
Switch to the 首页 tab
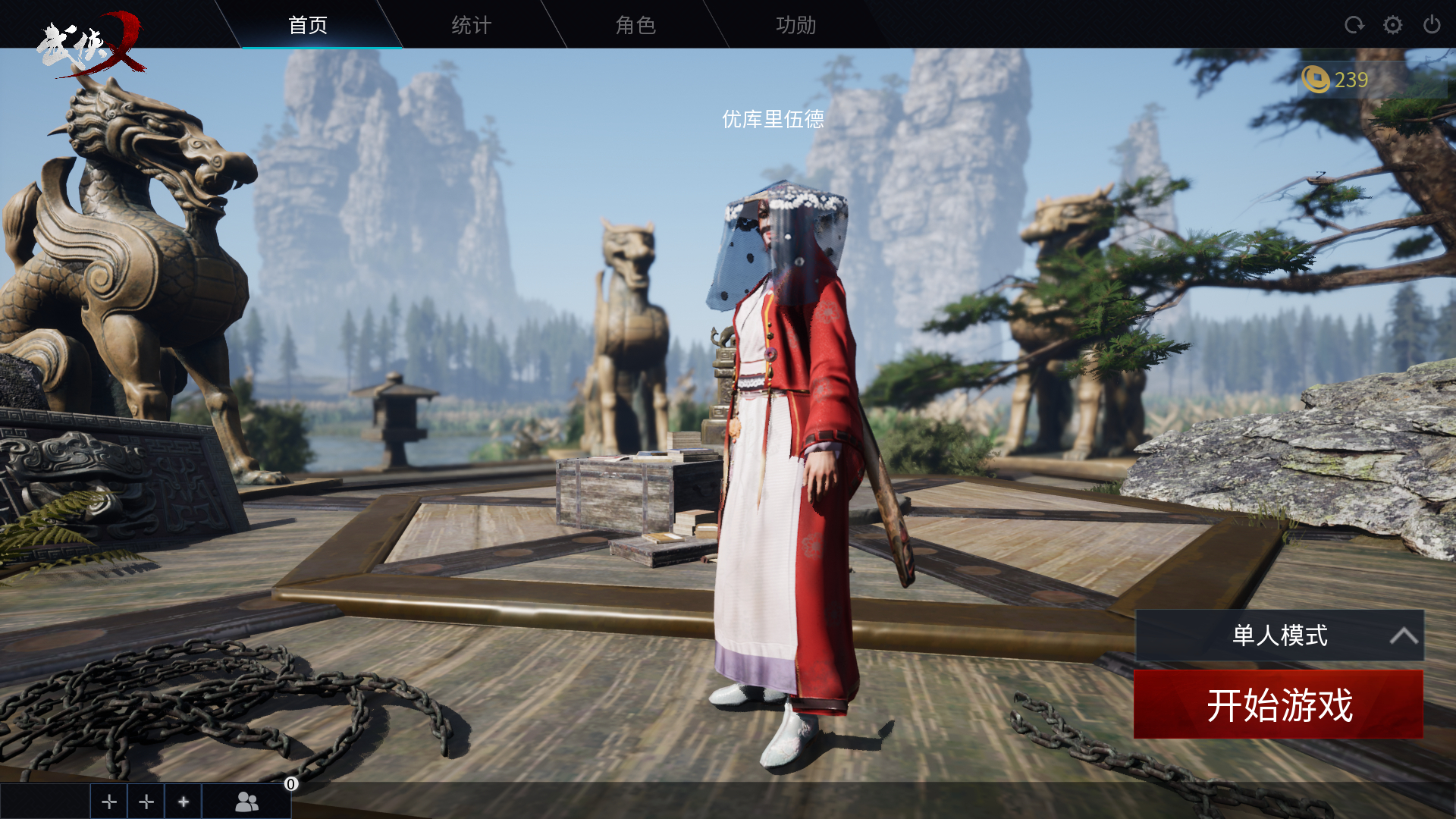coord(308,25)
